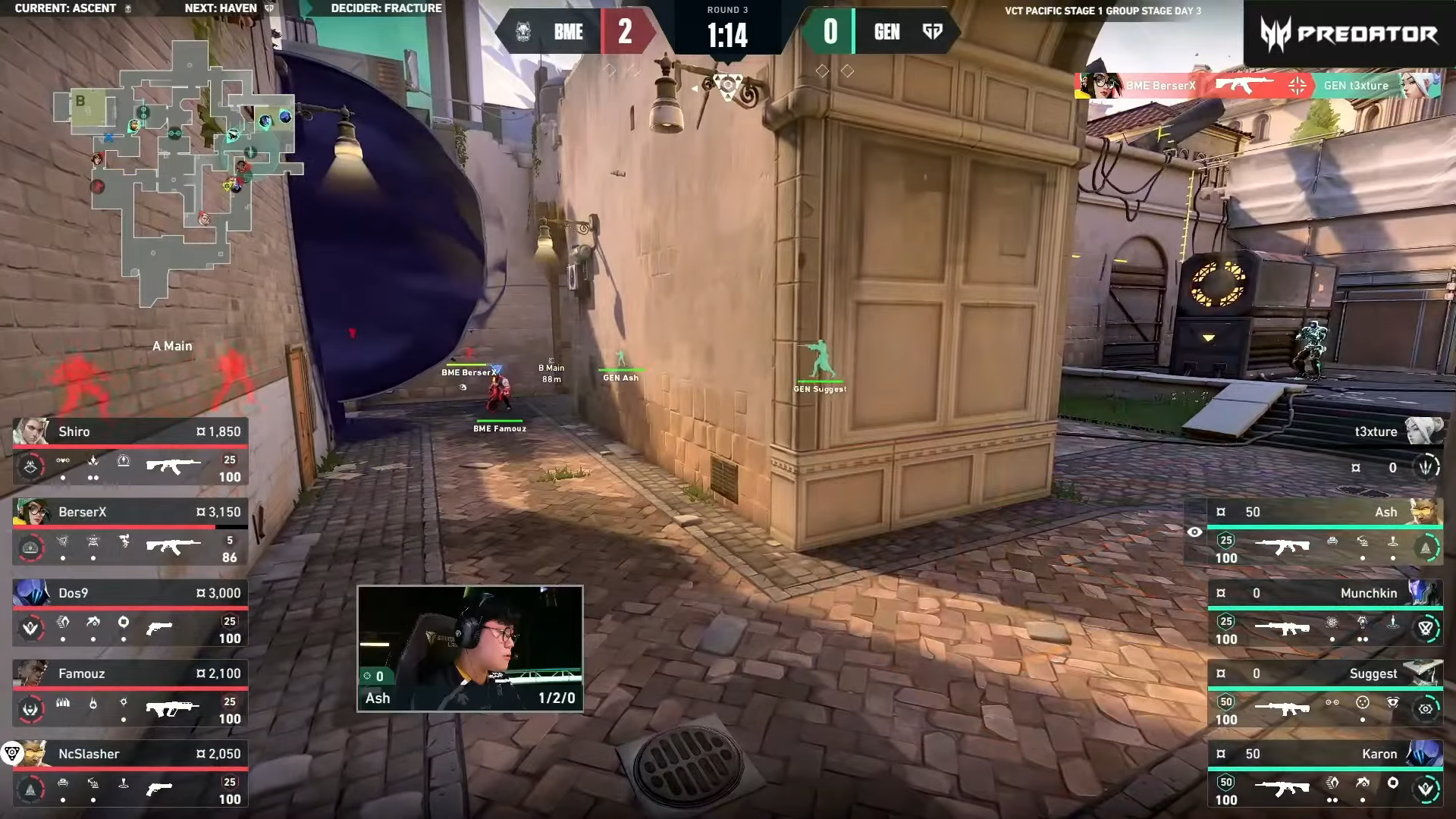Choose Munchkin's player panel
Viewport: 1456px width, 819px height.
pyautogui.click(x=1324, y=613)
